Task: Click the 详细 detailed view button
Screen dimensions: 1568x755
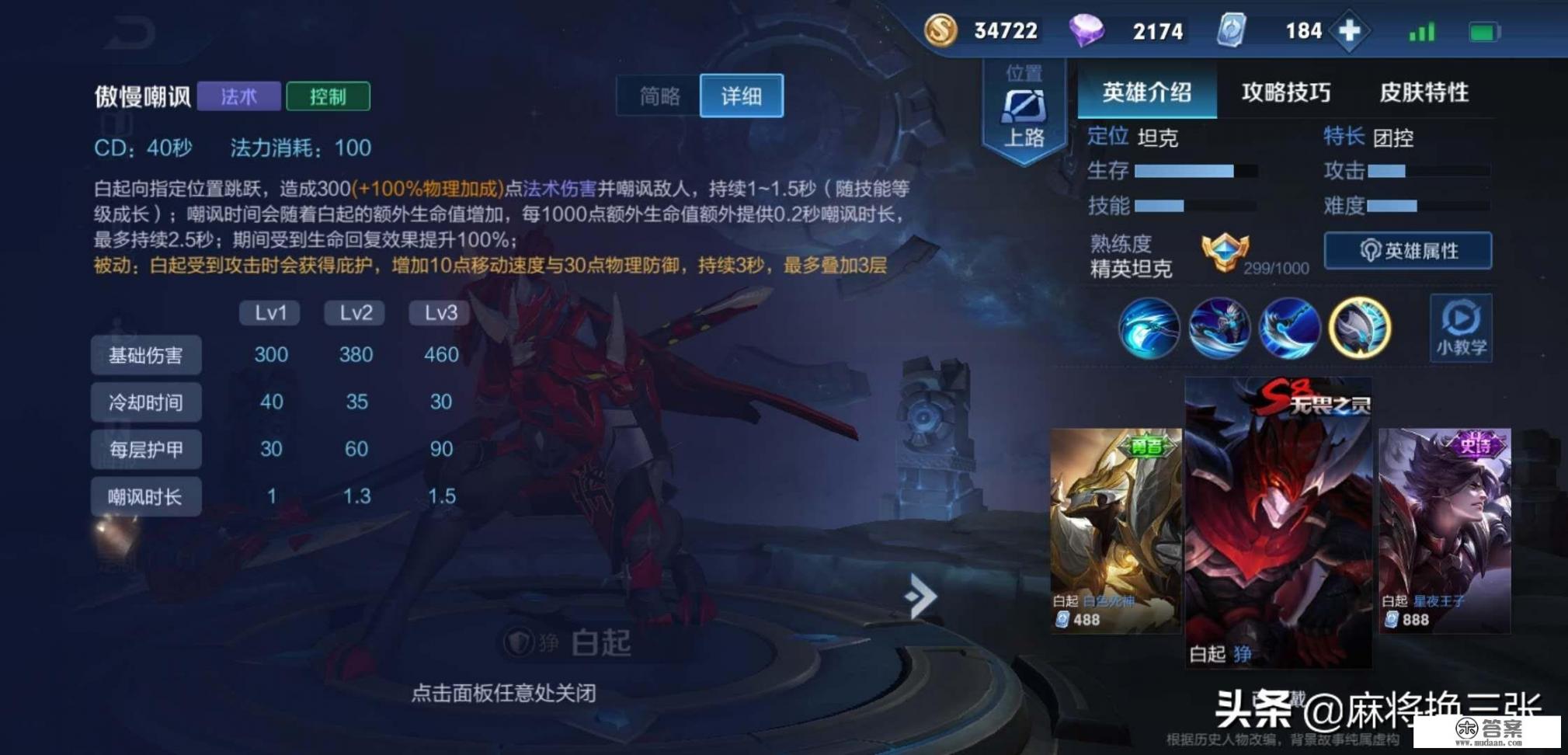Action: click(x=741, y=96)
